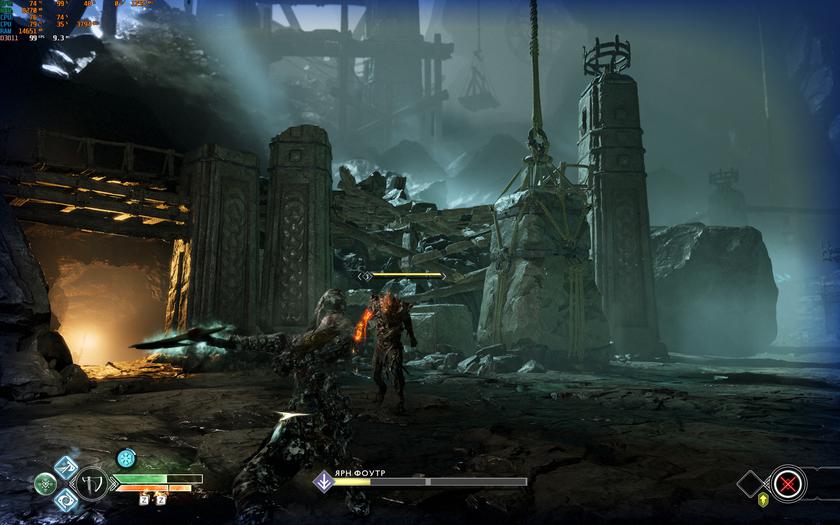The height and width of the screenshot is (525, 840).
Task: Click the purple diamond icon beside ЯРН ФОУТР
Action: tap(324, 481)
